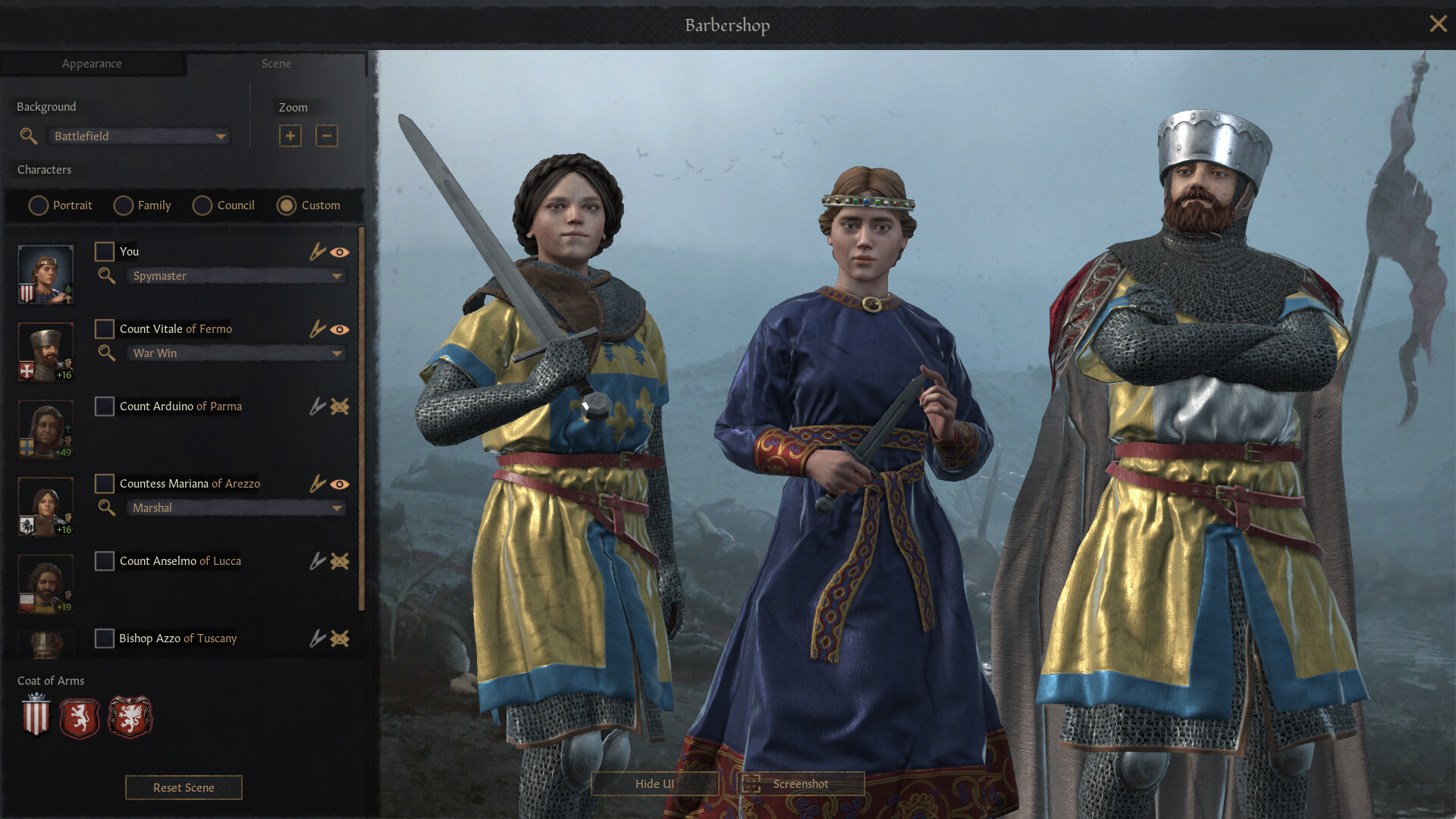This screenshot has height=819, width=1456.
Task: Click the camera icon on Screenshot button
Action: [x=754, y=783]
